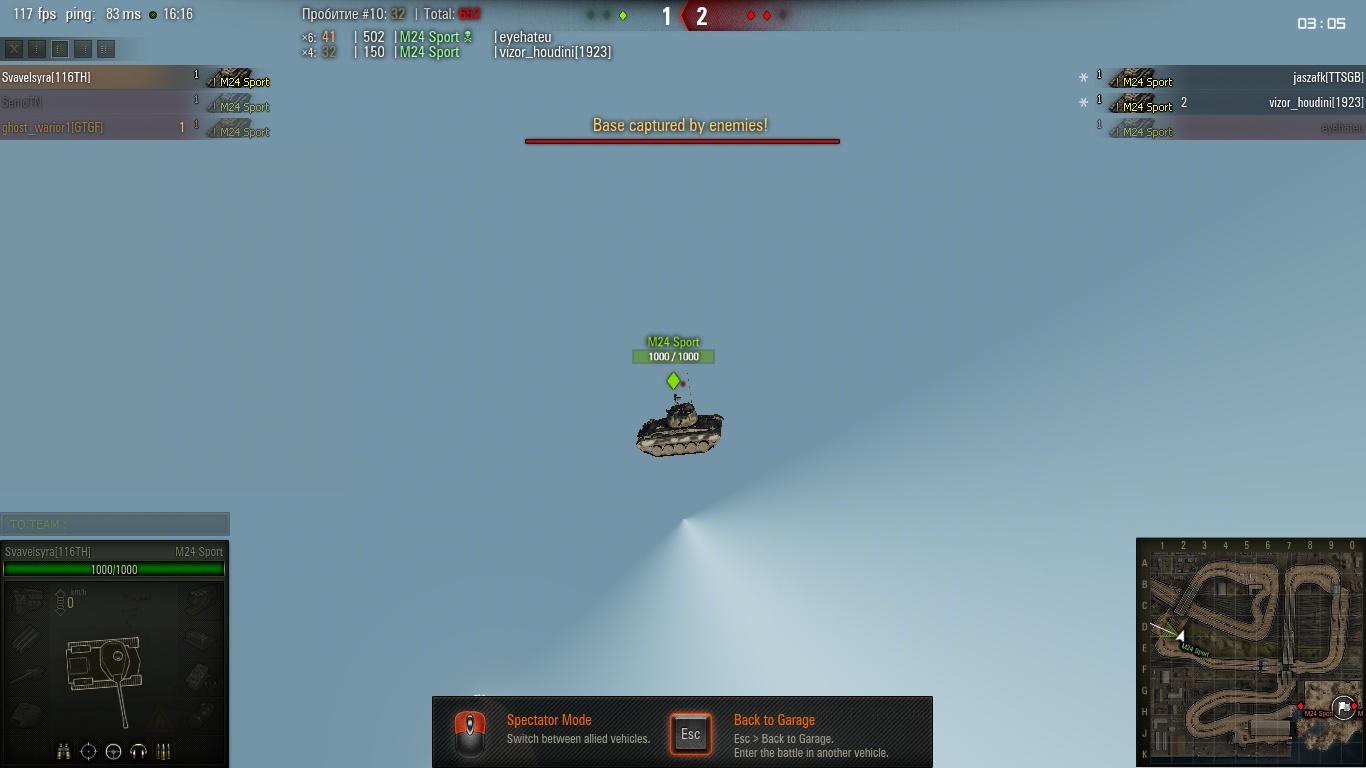Viewport: 1366px width, 768px height.
Task: Click the engine module icon on damage panel
Action: point(27,600)
